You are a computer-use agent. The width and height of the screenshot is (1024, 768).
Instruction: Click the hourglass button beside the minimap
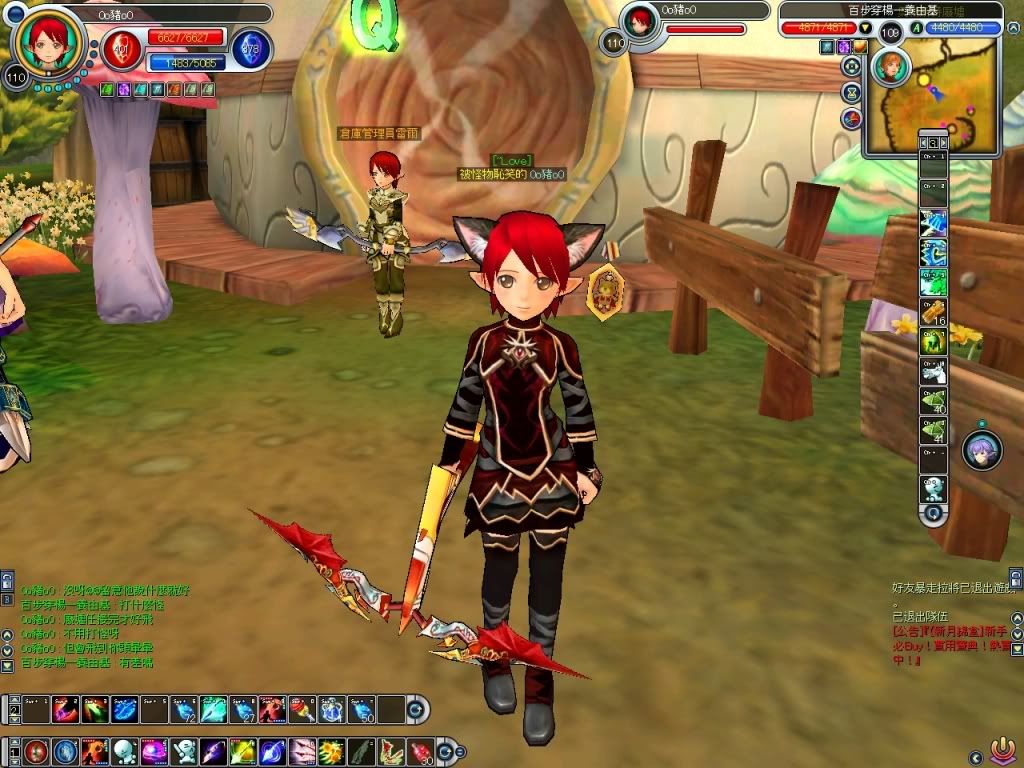[851, 92]
